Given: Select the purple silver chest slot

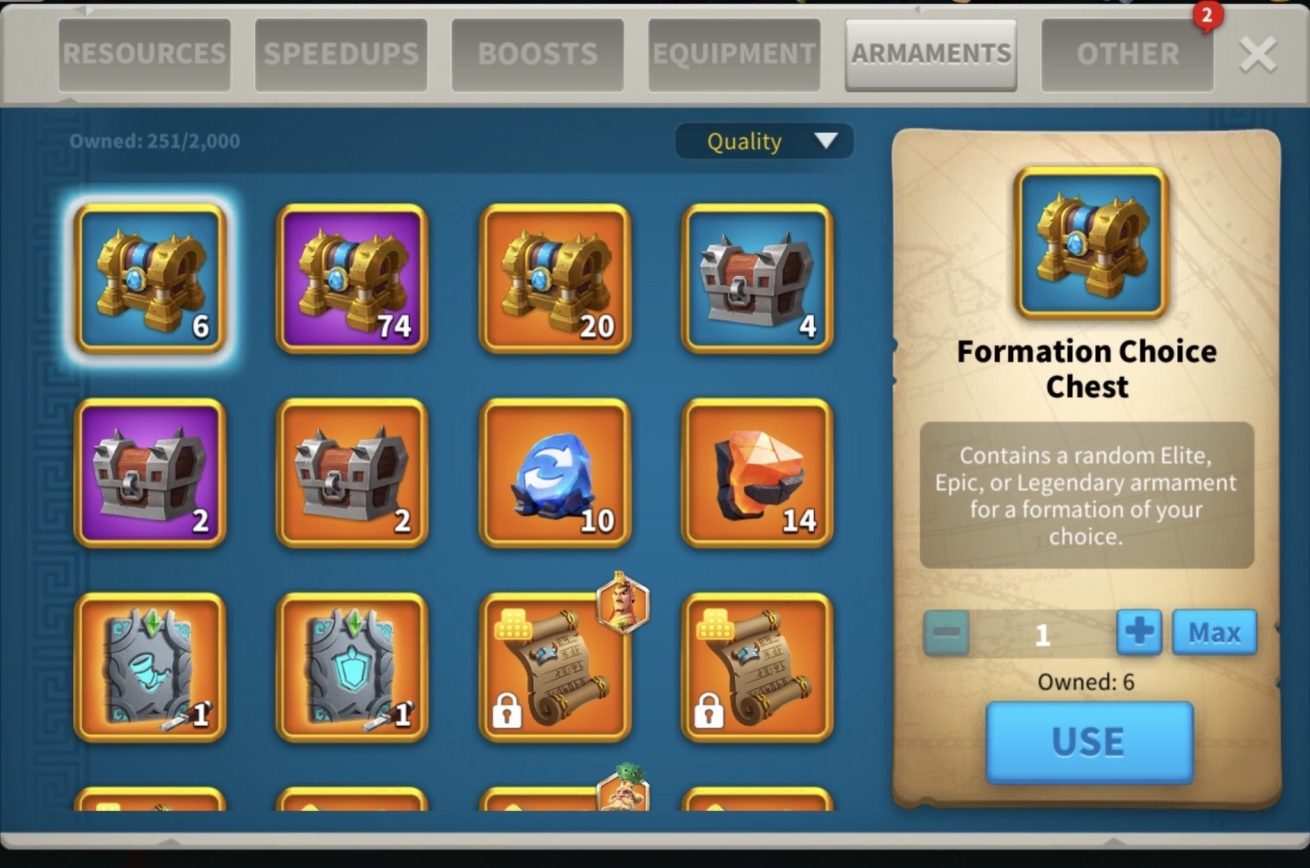Looking at the screenshot, I should point(150,473).
